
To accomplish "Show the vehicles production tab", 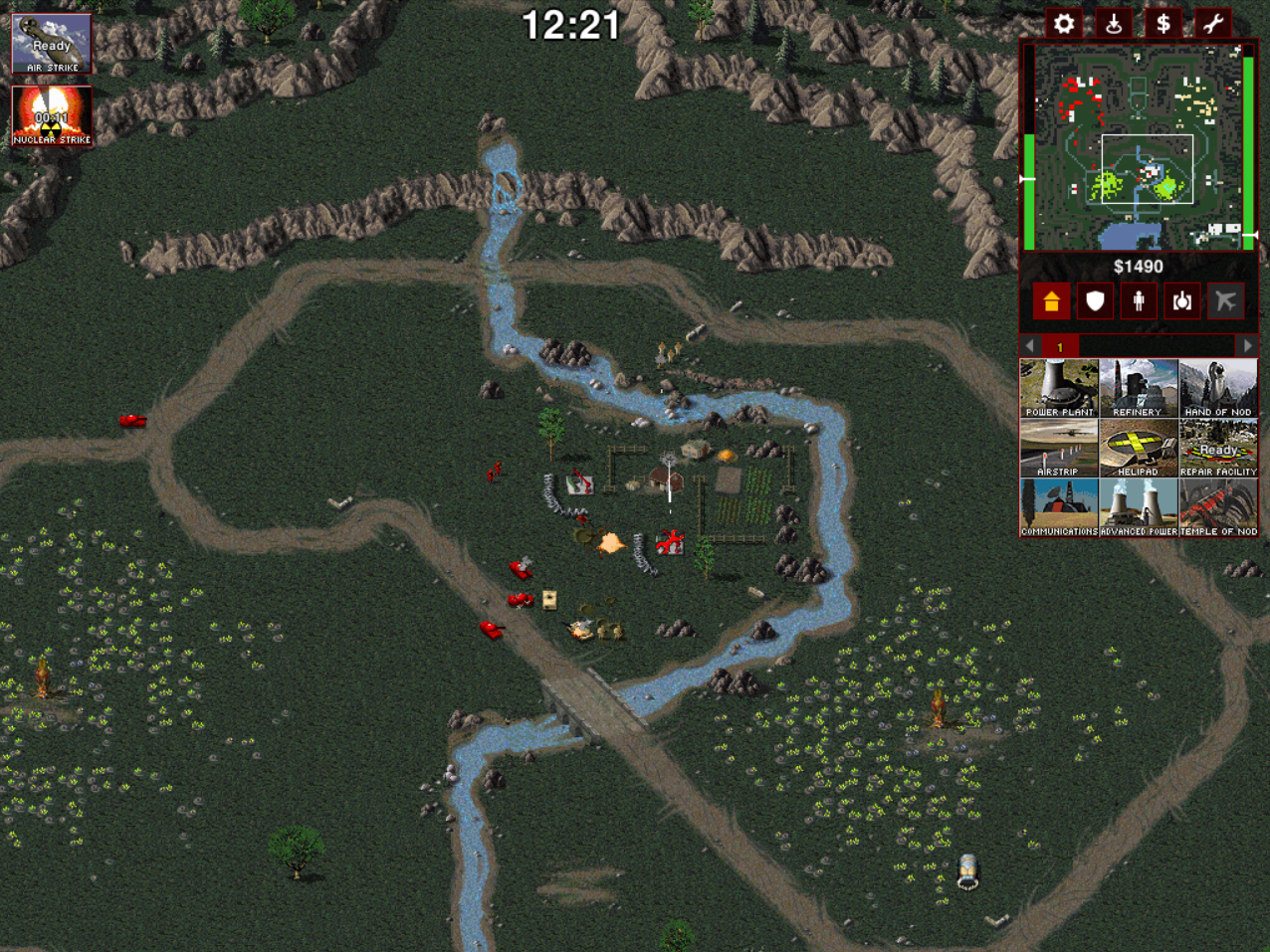I will (1182, 301).
